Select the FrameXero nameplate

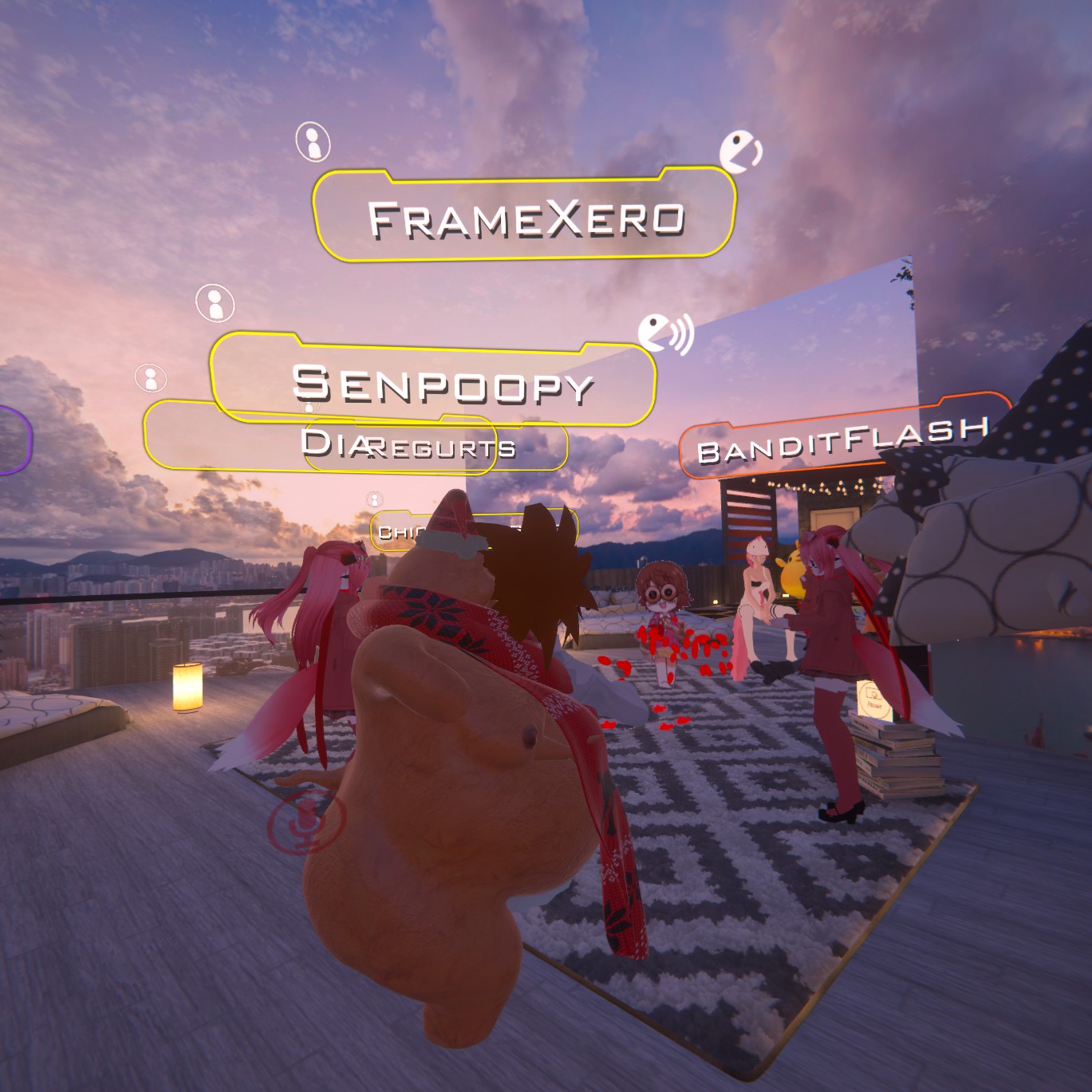point(523,217)
